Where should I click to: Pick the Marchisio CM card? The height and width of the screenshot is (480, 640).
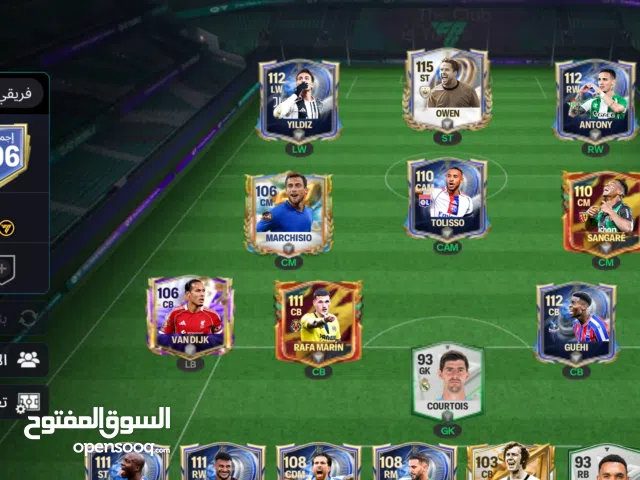point(288,214)
